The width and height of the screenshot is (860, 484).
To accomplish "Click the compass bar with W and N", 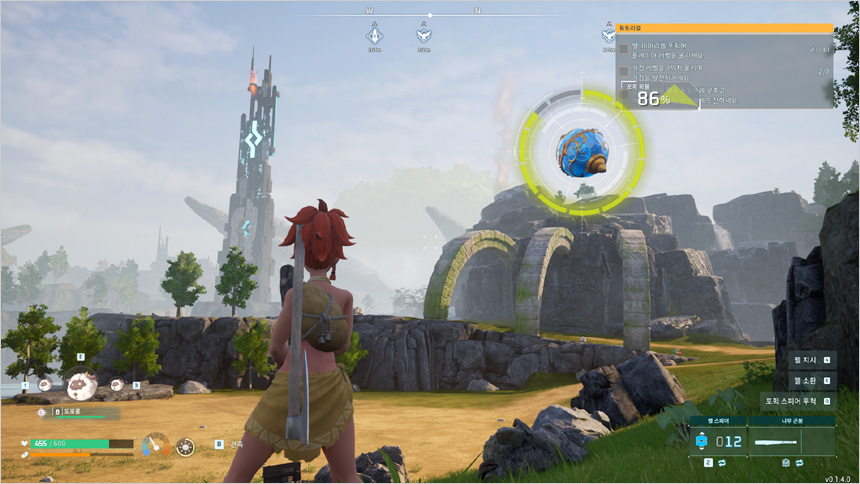I will click(428, 15).
